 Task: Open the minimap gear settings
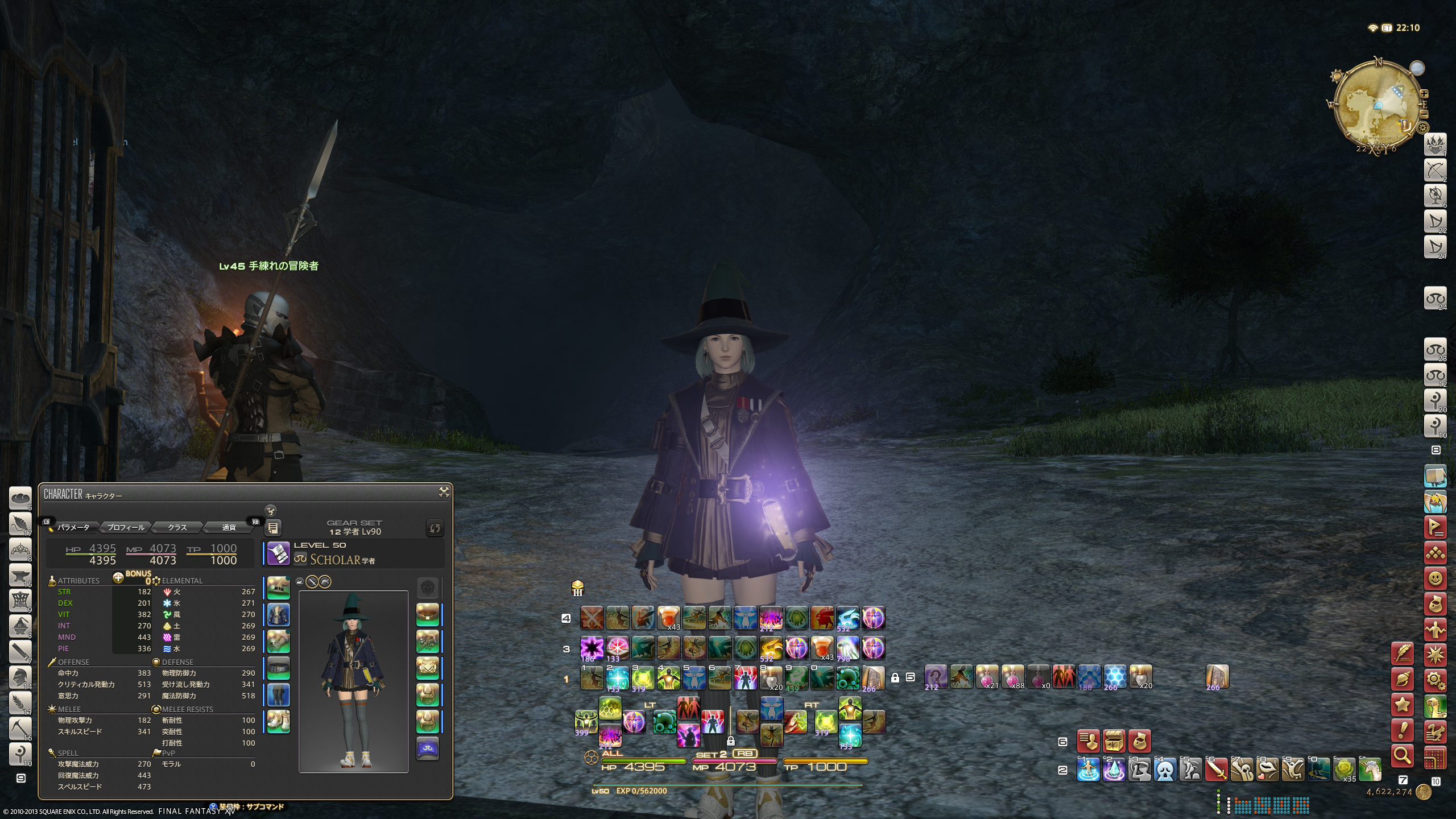[1423, 127]
